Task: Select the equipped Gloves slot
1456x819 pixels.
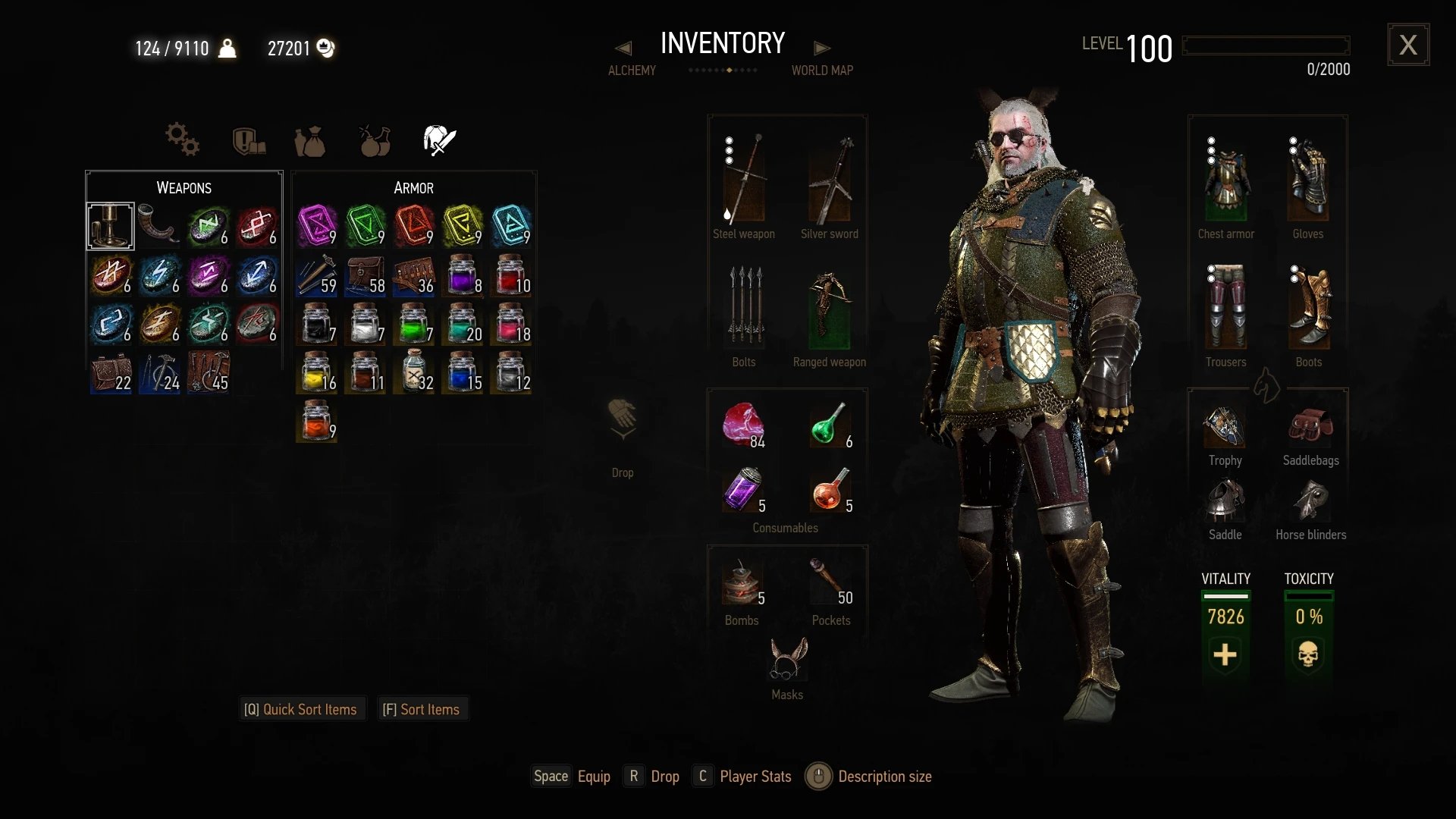Action: tap(1308, 182)
